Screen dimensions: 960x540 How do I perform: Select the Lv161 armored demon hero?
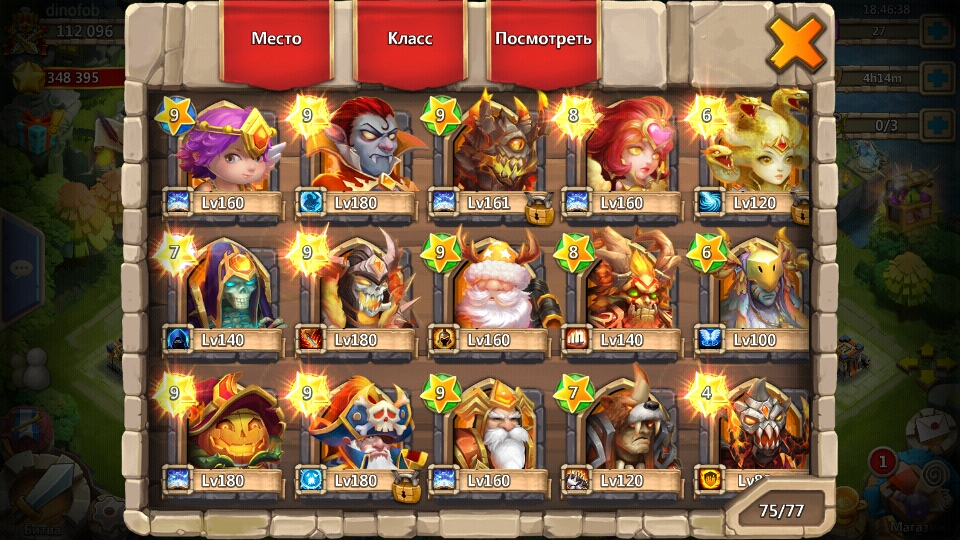point(493,150)
